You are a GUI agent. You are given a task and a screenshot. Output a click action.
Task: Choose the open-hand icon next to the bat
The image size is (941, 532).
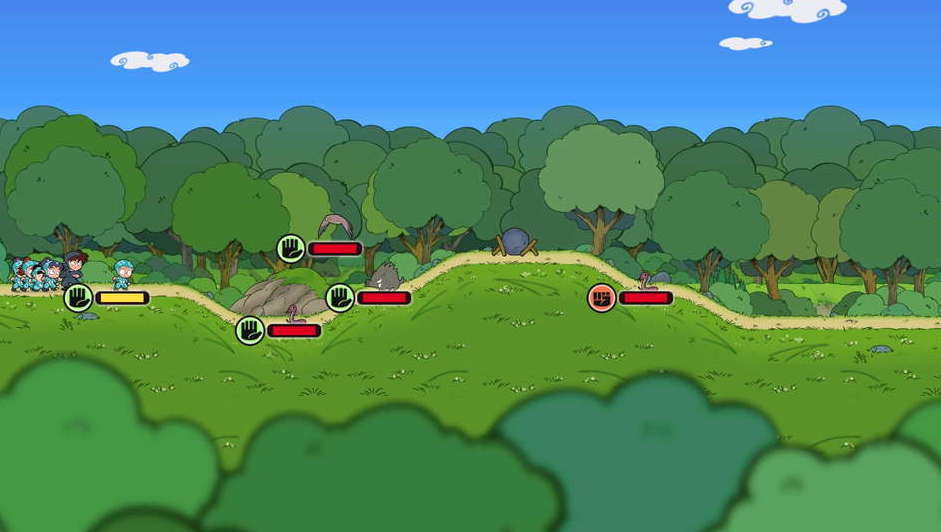(x=290, y=248)
